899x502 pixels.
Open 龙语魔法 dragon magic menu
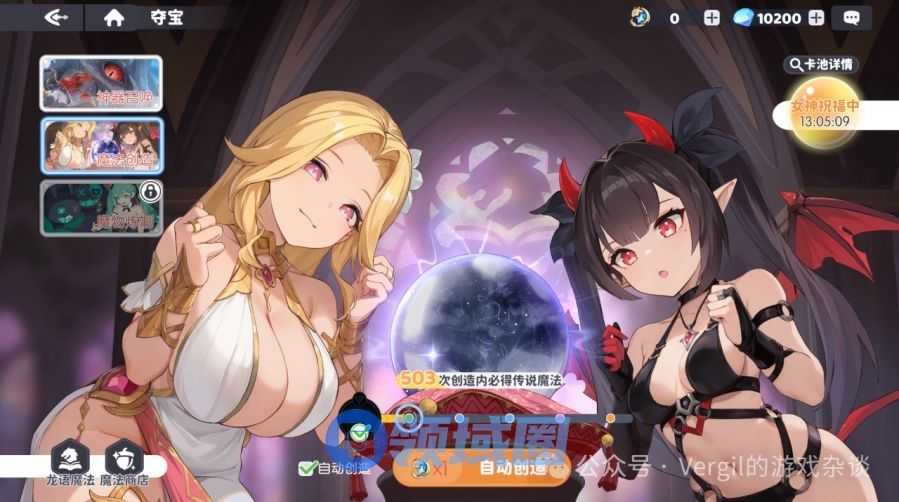pyautogui.click(x=70, y=461)
